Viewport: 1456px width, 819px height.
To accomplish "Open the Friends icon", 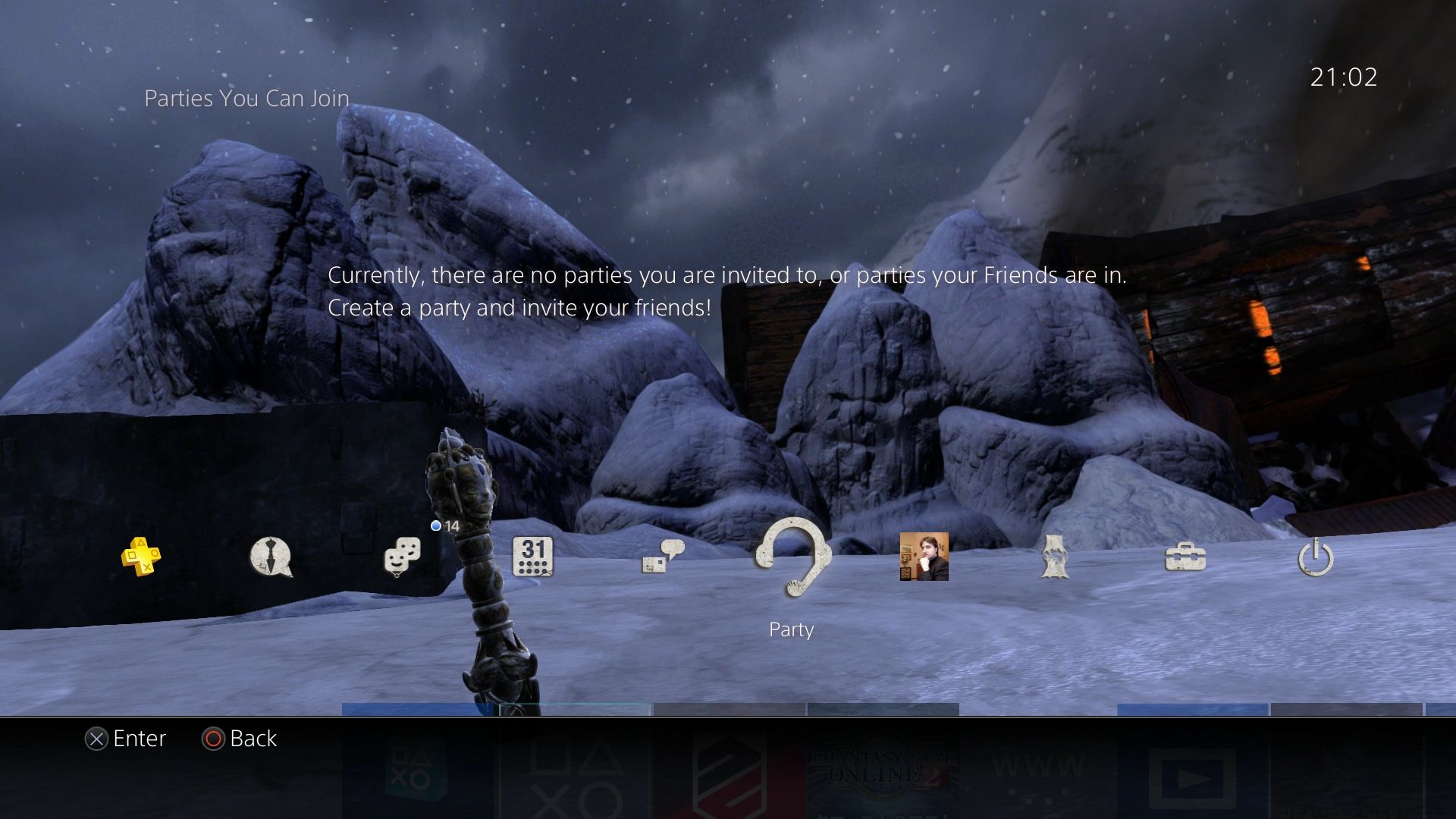I will (x=402, y=557).
